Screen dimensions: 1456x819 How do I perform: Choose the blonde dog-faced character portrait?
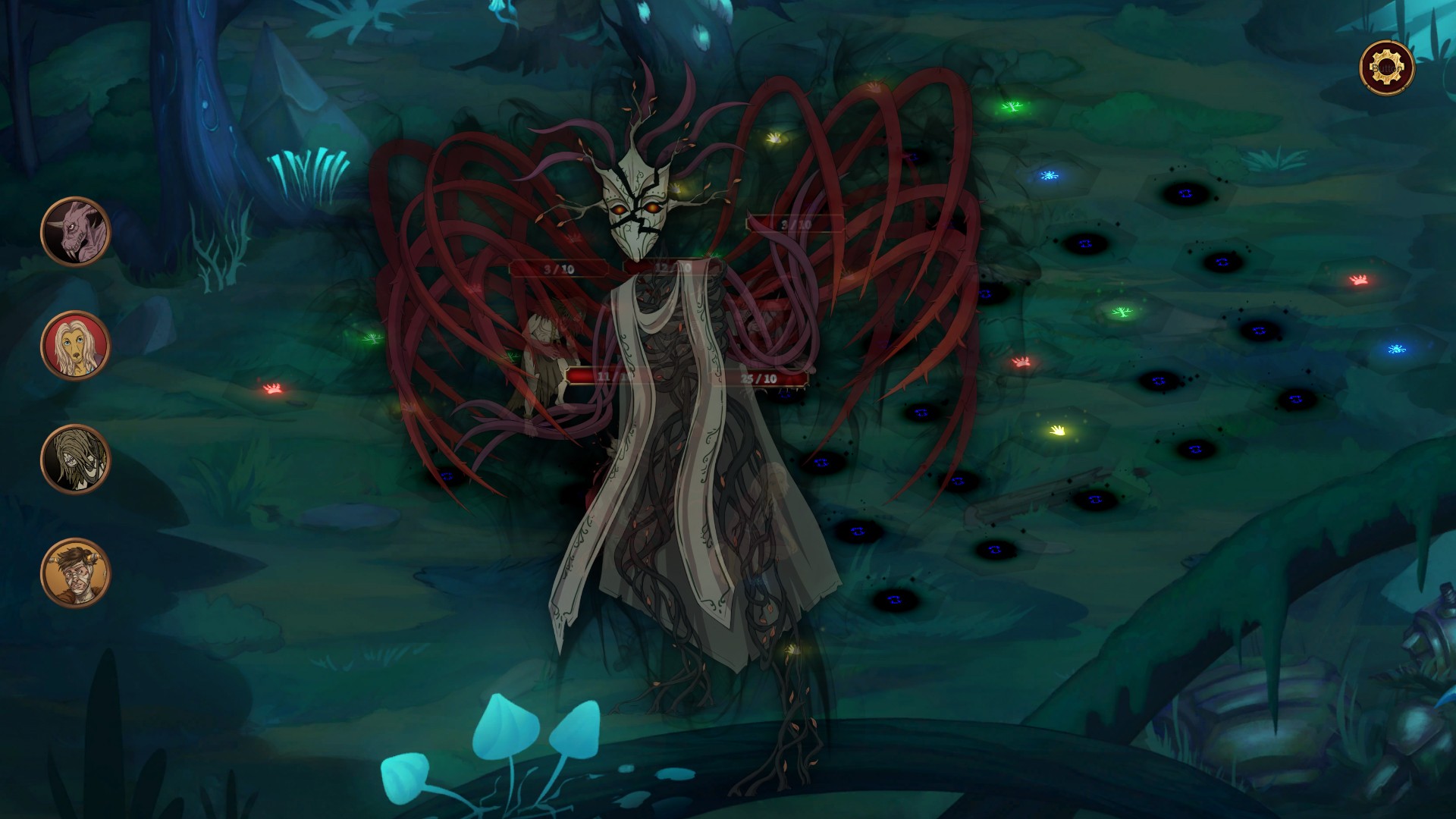pyautogui.click(x=76, y=346)
